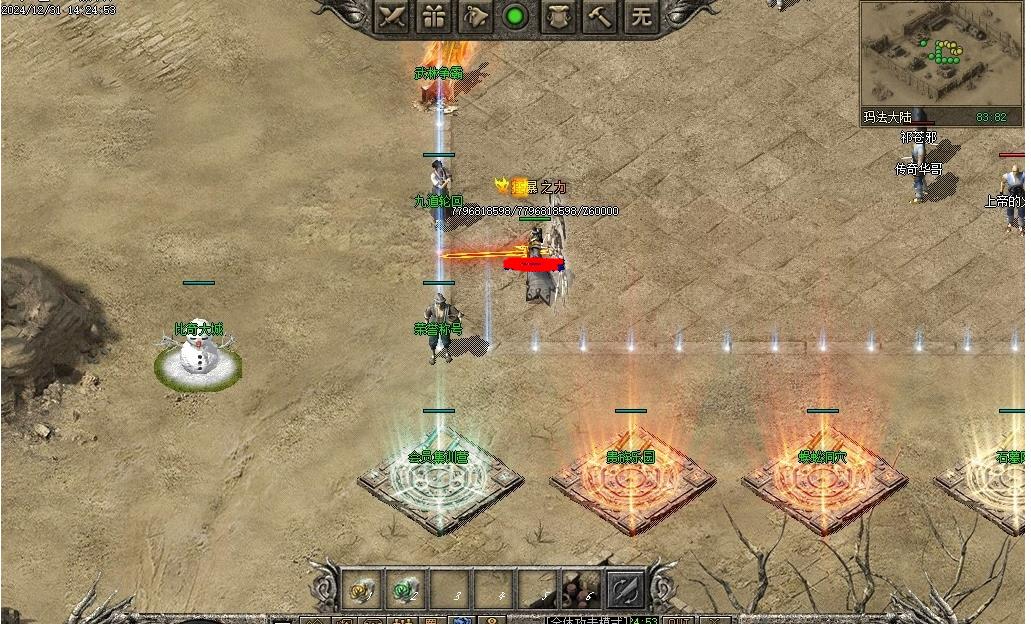Toggle the green circle indicator button
The height and width of the screenshot is (624, 1031).
(x=516, y=16)
